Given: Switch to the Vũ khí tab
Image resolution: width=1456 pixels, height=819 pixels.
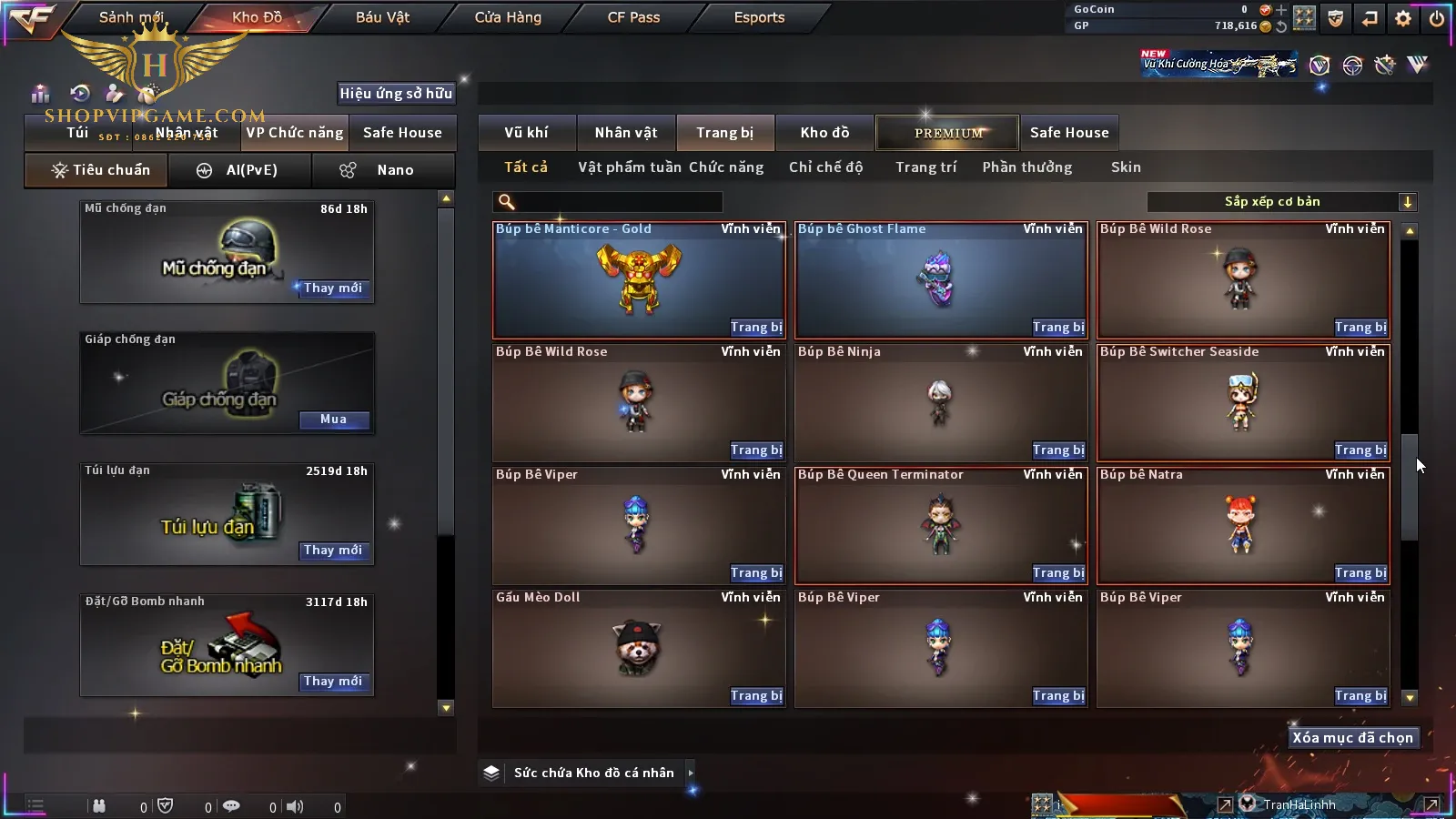Looking at the screenshot, I should coord(526,133).
